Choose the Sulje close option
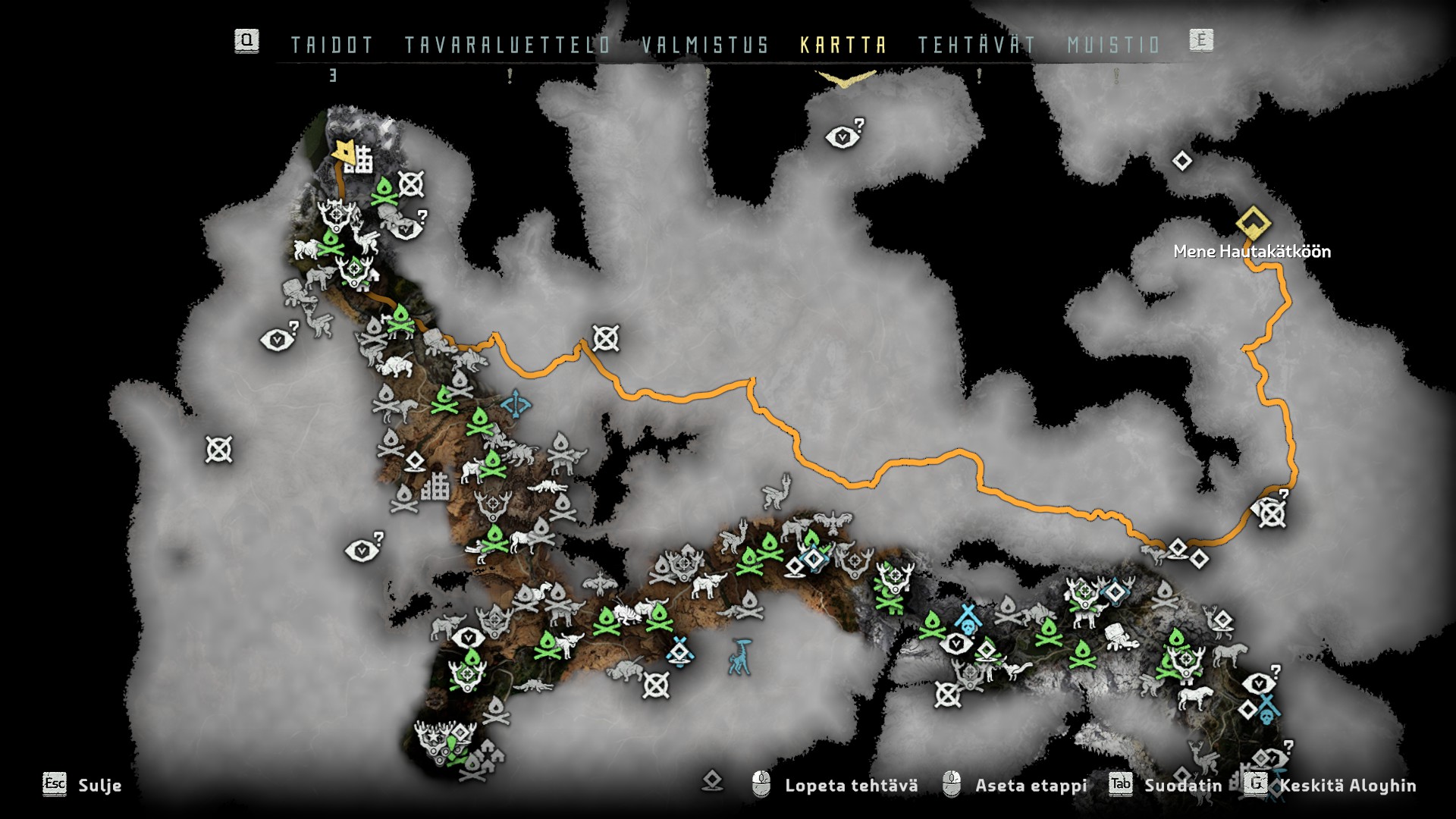This screenshot has height=819, width=1456. (99, 786)
